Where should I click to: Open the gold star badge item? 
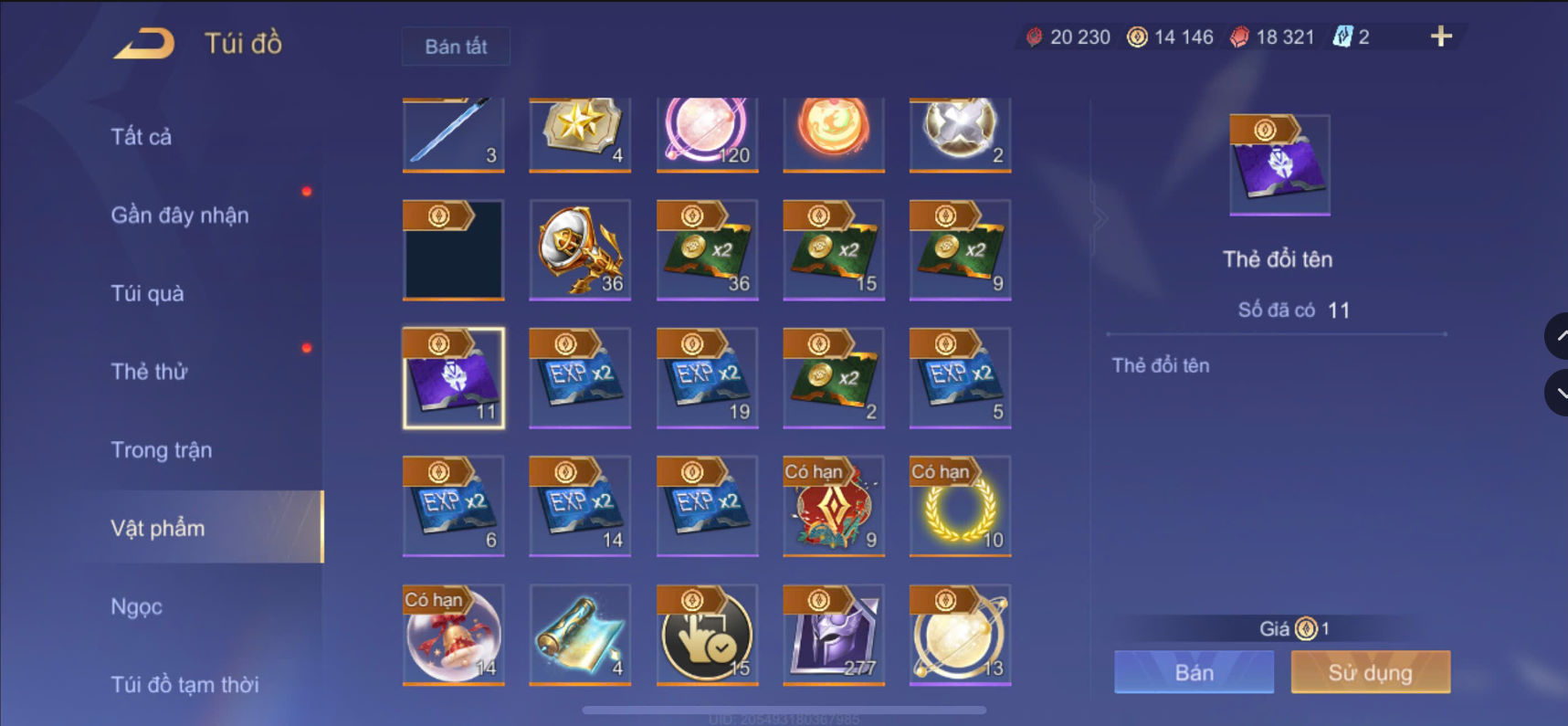[579, 135]
